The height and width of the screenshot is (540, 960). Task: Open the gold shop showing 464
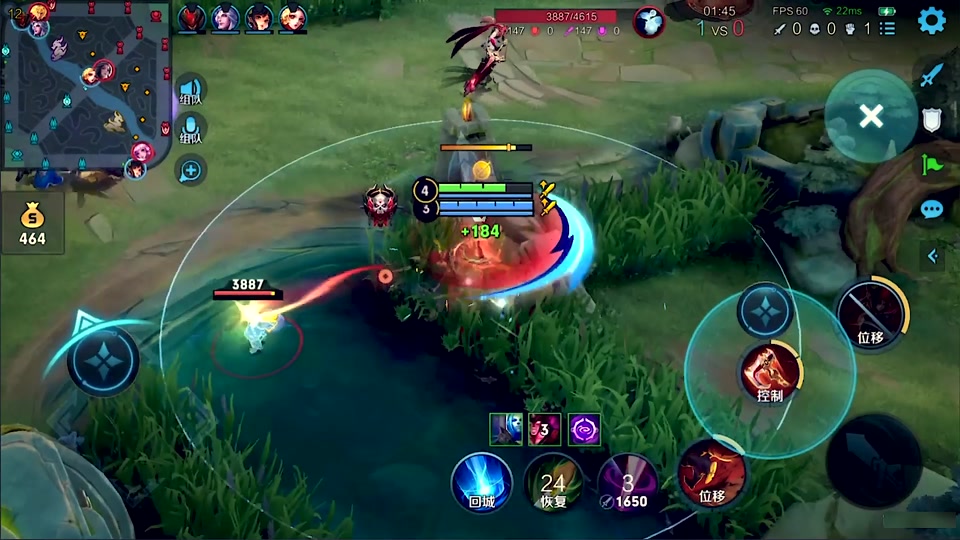click(32, 222)
